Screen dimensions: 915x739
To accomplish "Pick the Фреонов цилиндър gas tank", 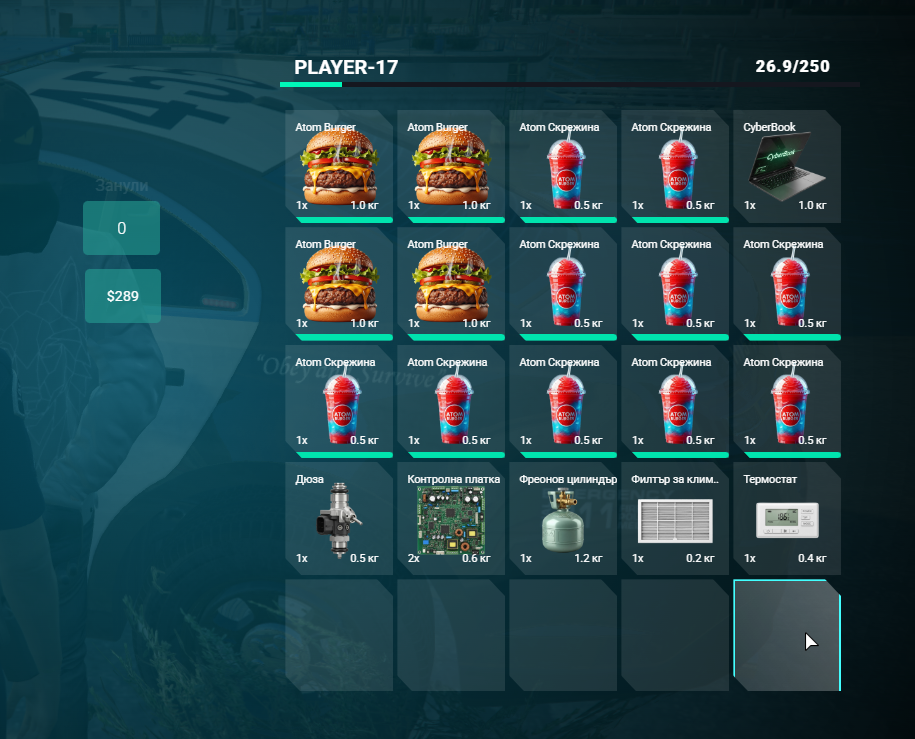I will tap(562, 518).
